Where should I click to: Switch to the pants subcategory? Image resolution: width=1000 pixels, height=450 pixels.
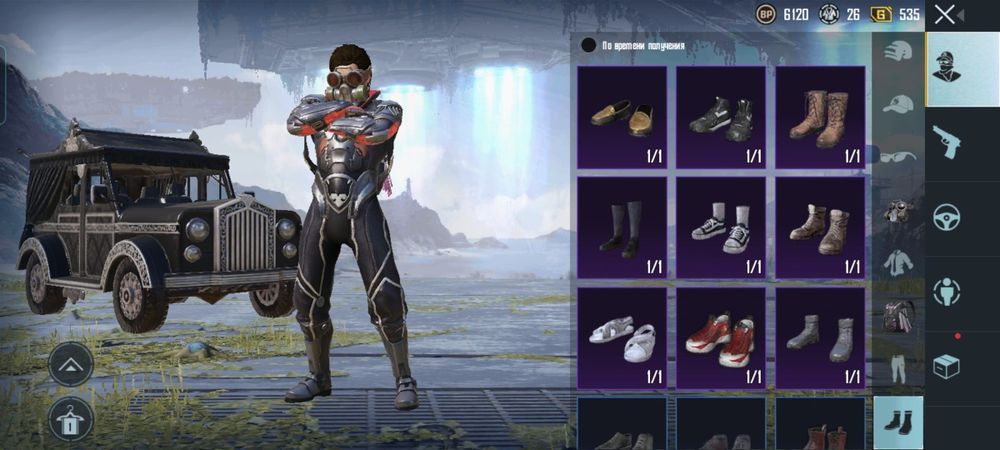point(898,369)
